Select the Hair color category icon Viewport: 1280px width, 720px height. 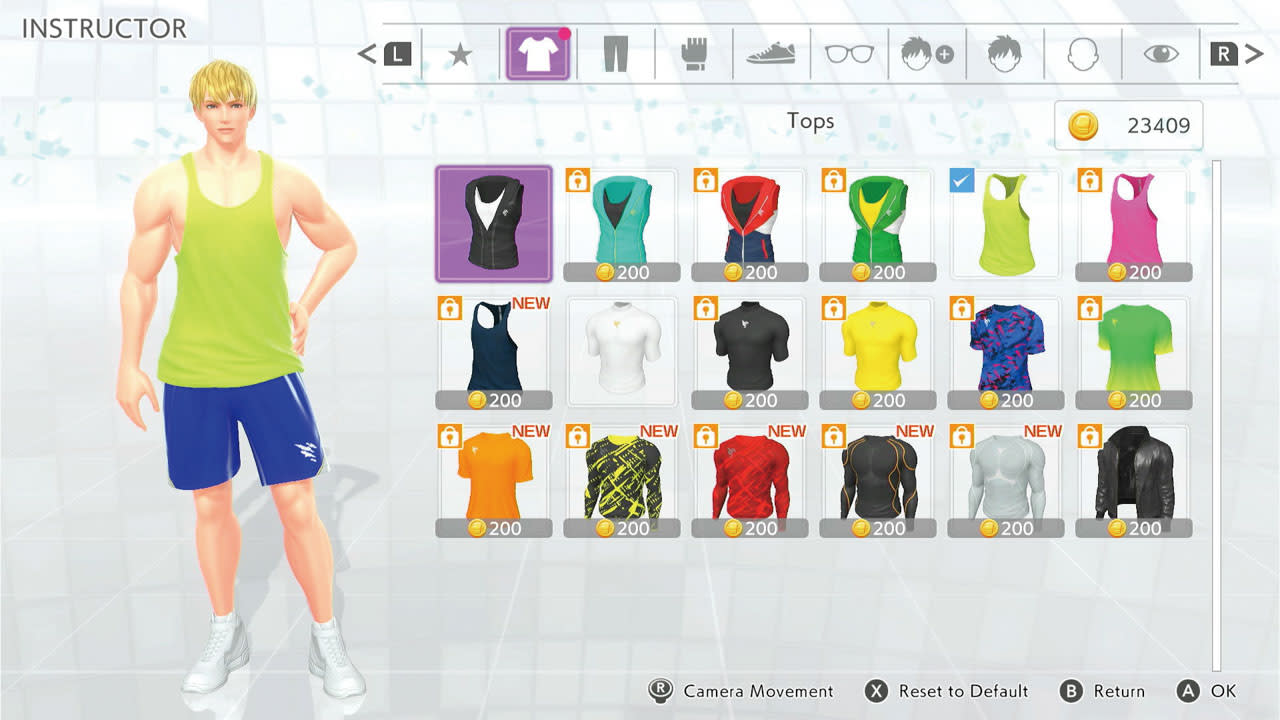[x=1005, y=54]
